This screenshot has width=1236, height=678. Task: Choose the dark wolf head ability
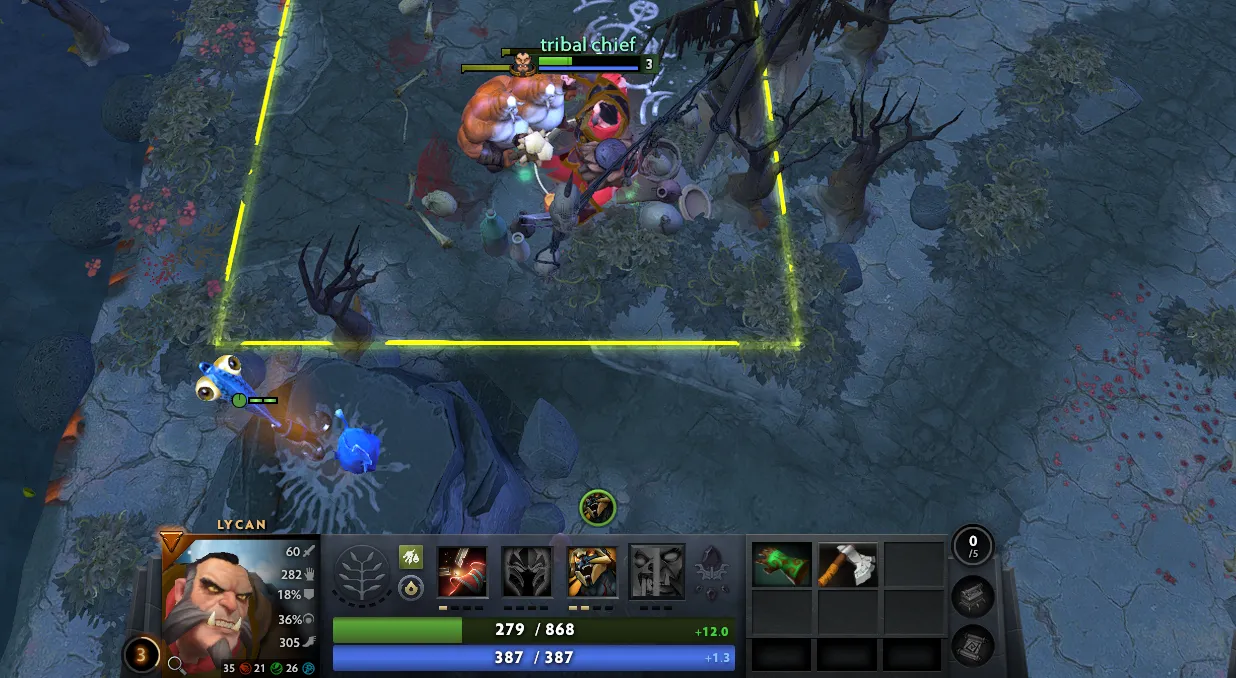coord(526,572)
